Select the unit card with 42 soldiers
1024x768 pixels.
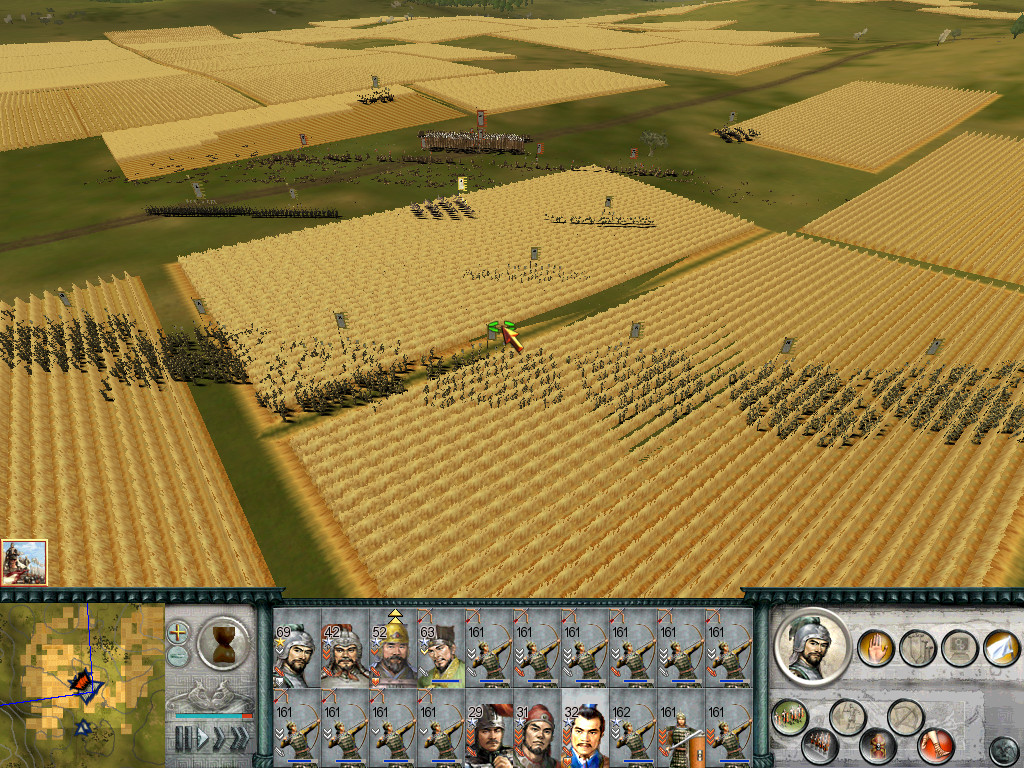[344, 648]
